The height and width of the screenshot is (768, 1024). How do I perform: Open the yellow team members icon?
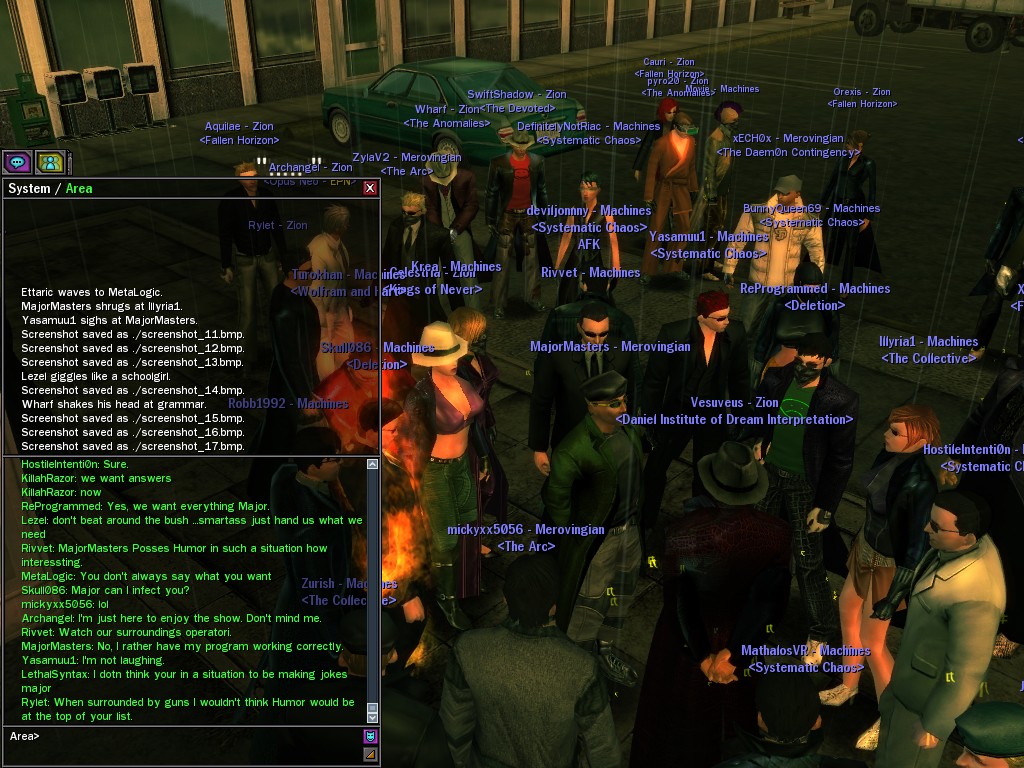(x=50, y=161)
